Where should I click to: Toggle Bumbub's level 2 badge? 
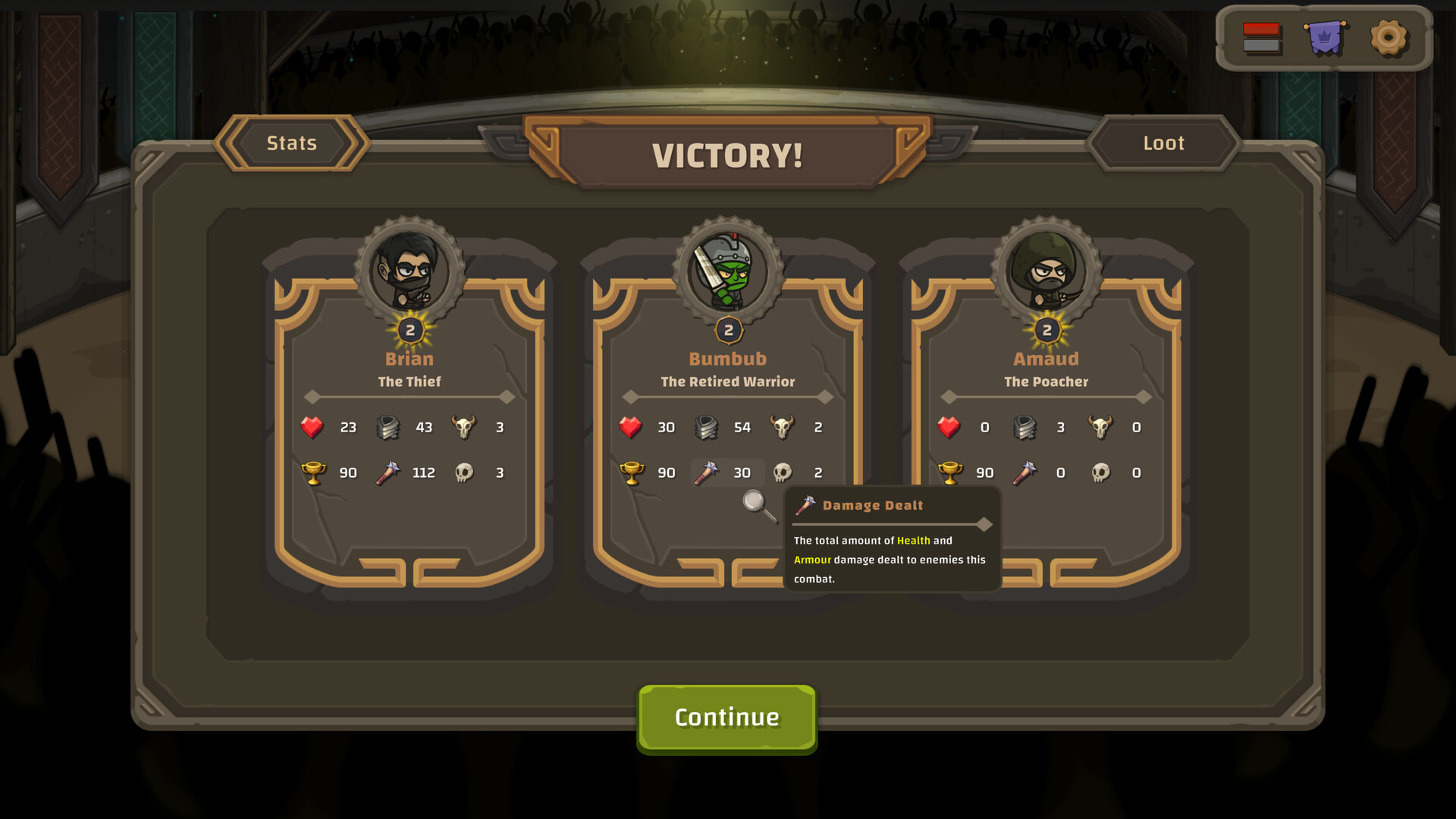point(727,330)
